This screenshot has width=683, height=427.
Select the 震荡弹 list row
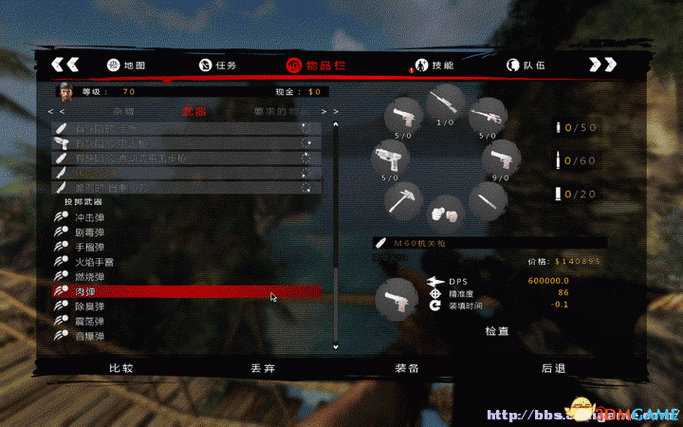[92, 322]
